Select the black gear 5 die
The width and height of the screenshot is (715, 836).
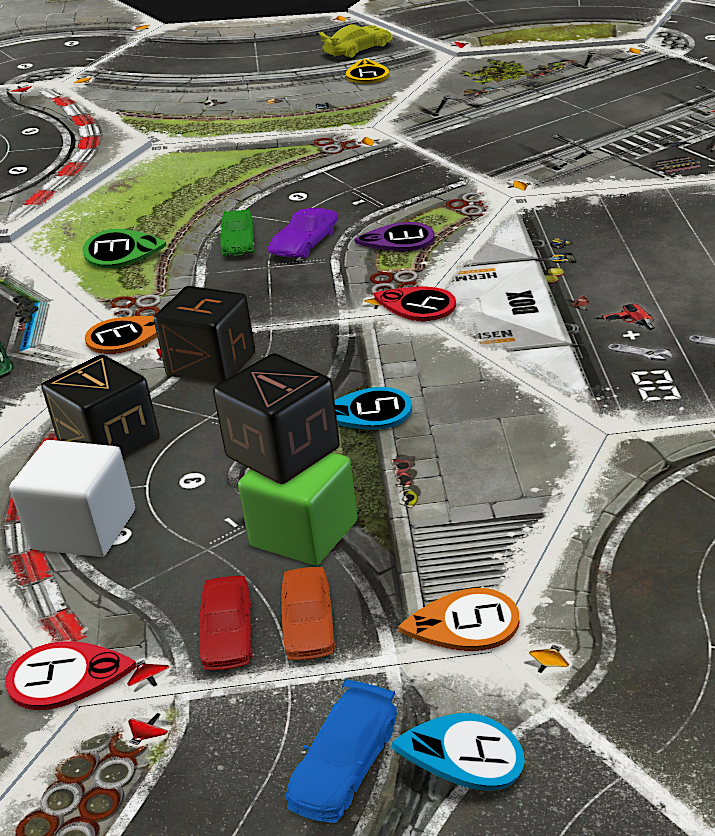pyautogui.click(x=273, y=418)
